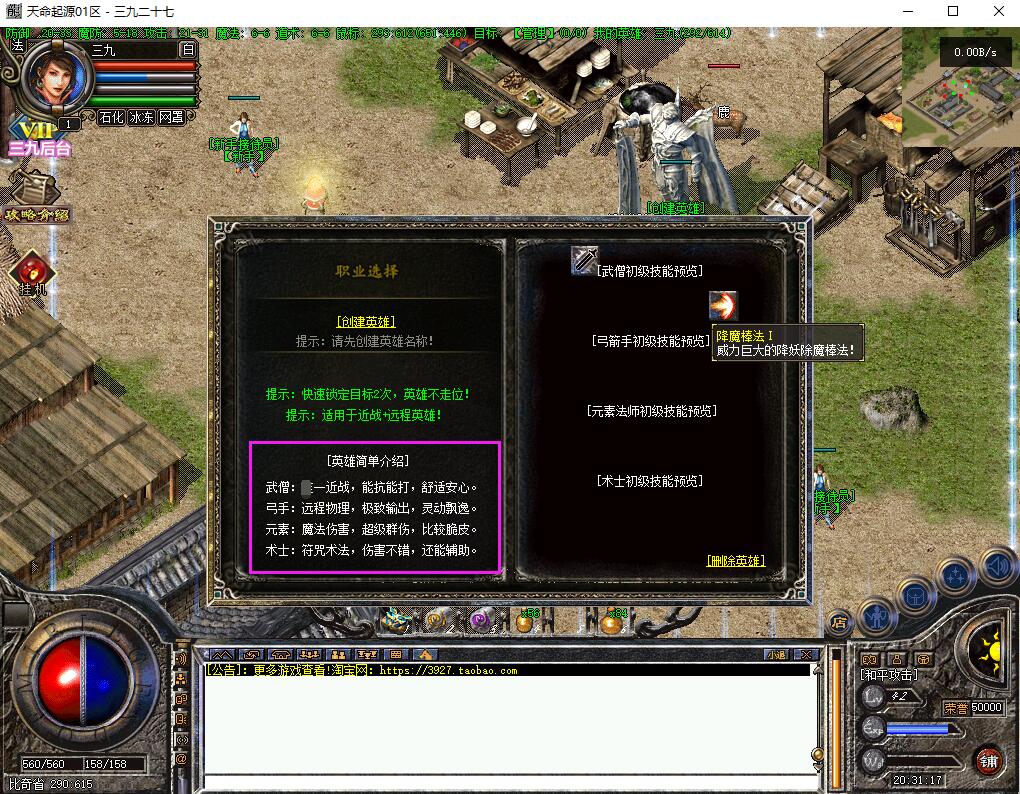The width and height of the screenshot is (1020, 794).
Task: Click the 网罟 status button
Action: click(x=171, y=117)
